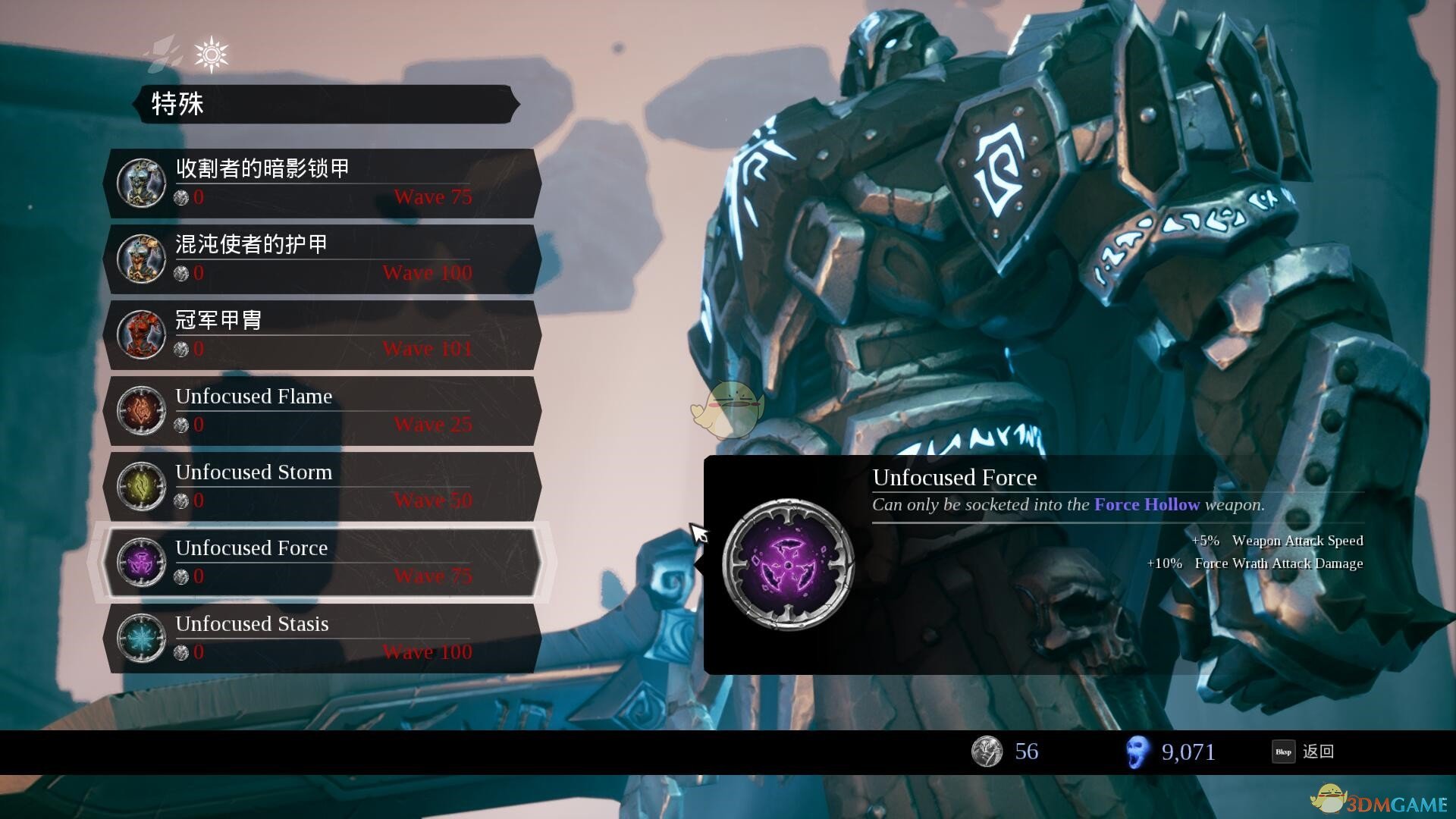Viewport: 1456px width, 819px height.
Task: Select 收割者的暗影锁甲 armor entry
Action: click(322, 183)
